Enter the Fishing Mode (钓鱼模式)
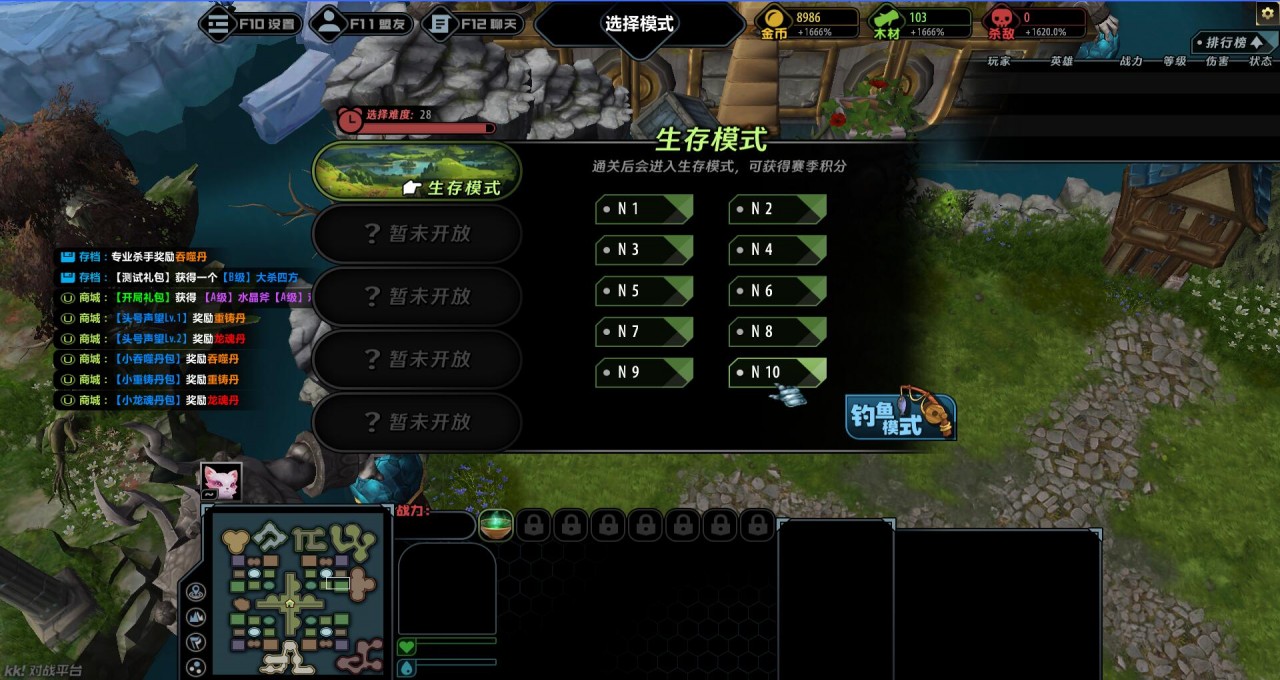 click(x=900, y=417)
